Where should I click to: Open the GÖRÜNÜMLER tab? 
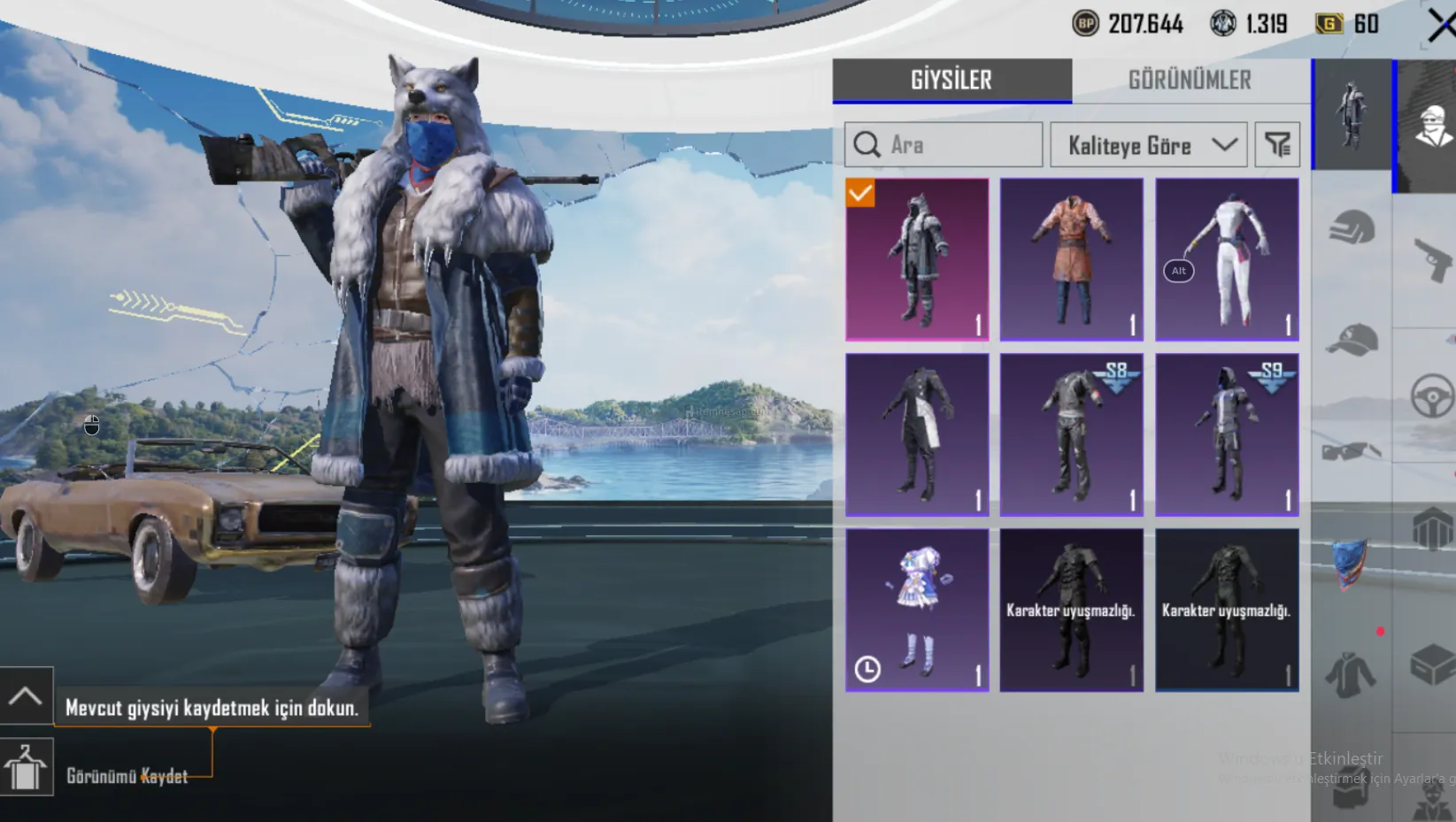(1189, 81)
